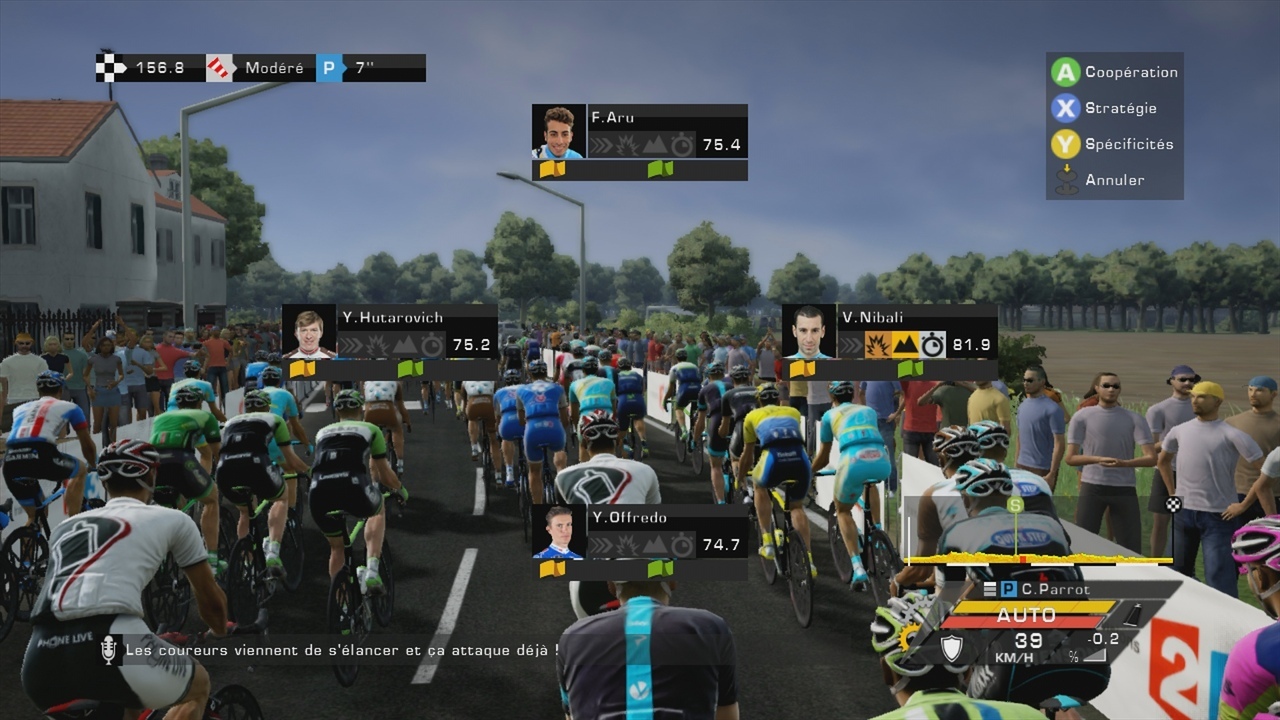This screenshot has width=1280, height=720.
Task: Select the Coopération menu option
Action: pos(1114,72)
